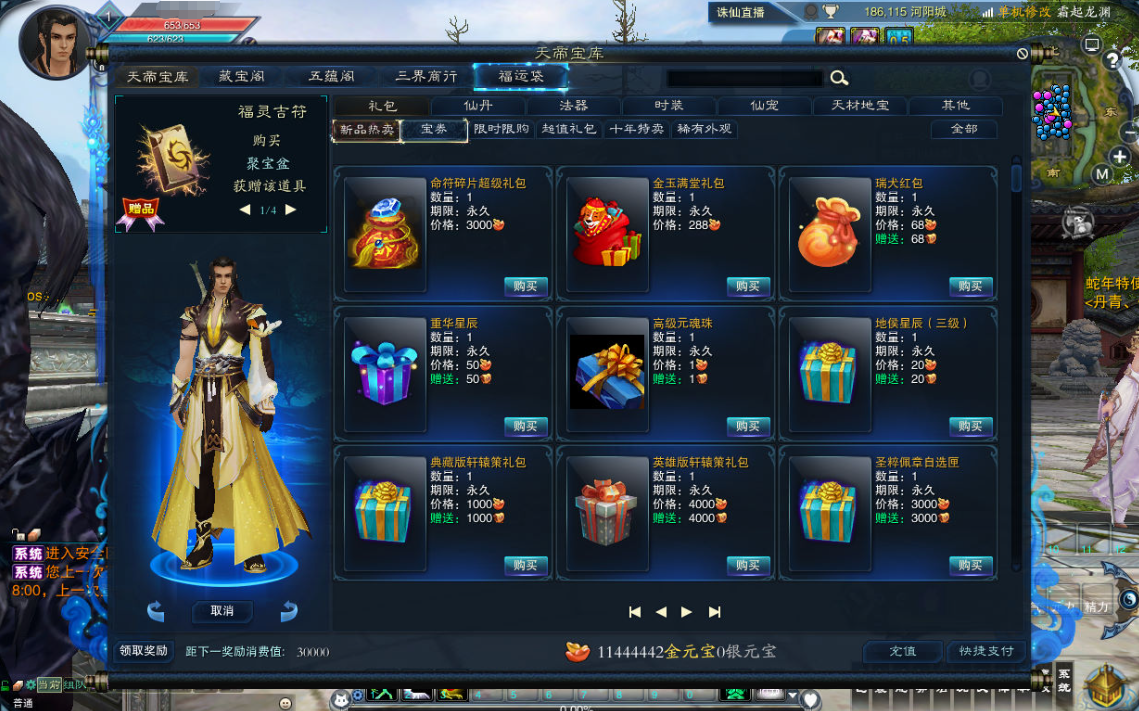Screen dimensions: 1139x711
Task: Open the 充值 recharge button
Action: coord(902,651)
